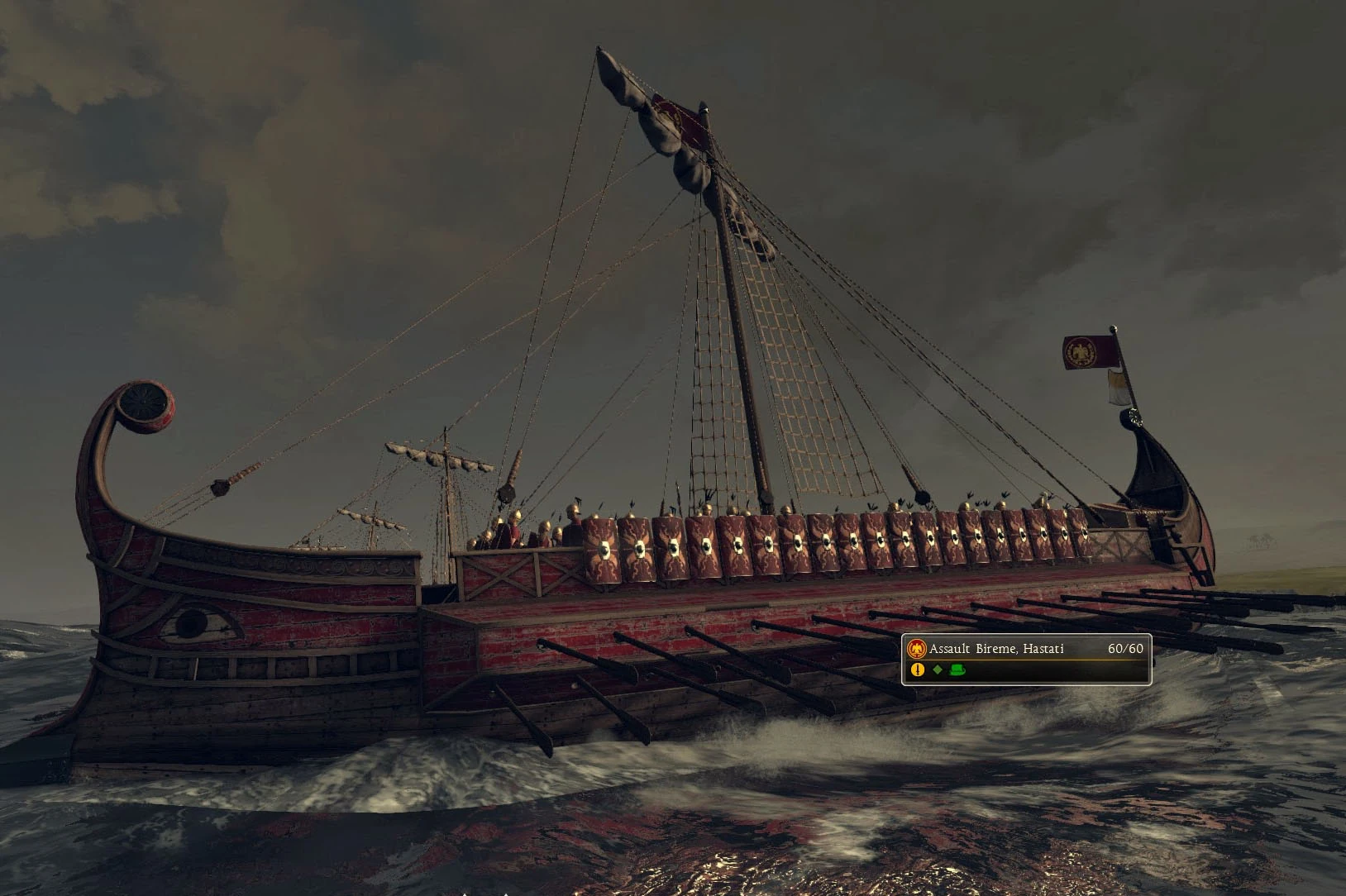Select the Assault Bireme, Hastati title bar
Viewport: 1346px width, 896px height.
pos(1025,649)
